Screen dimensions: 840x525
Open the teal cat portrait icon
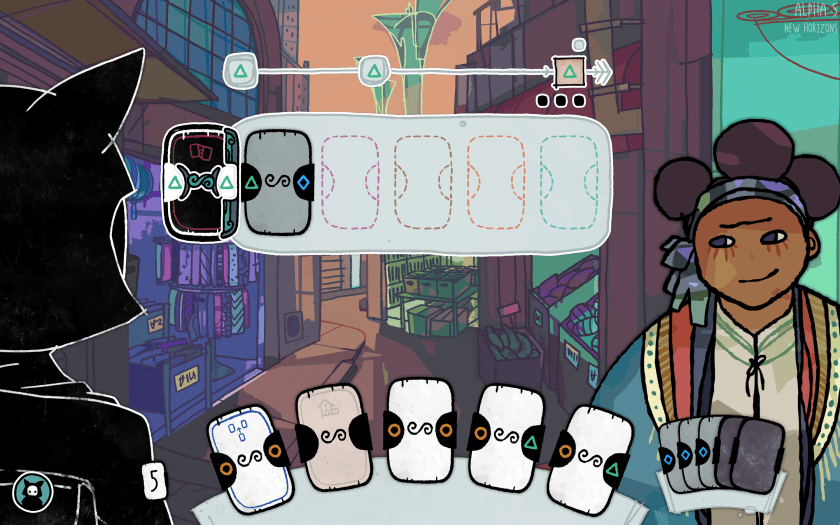click(31, 491)
